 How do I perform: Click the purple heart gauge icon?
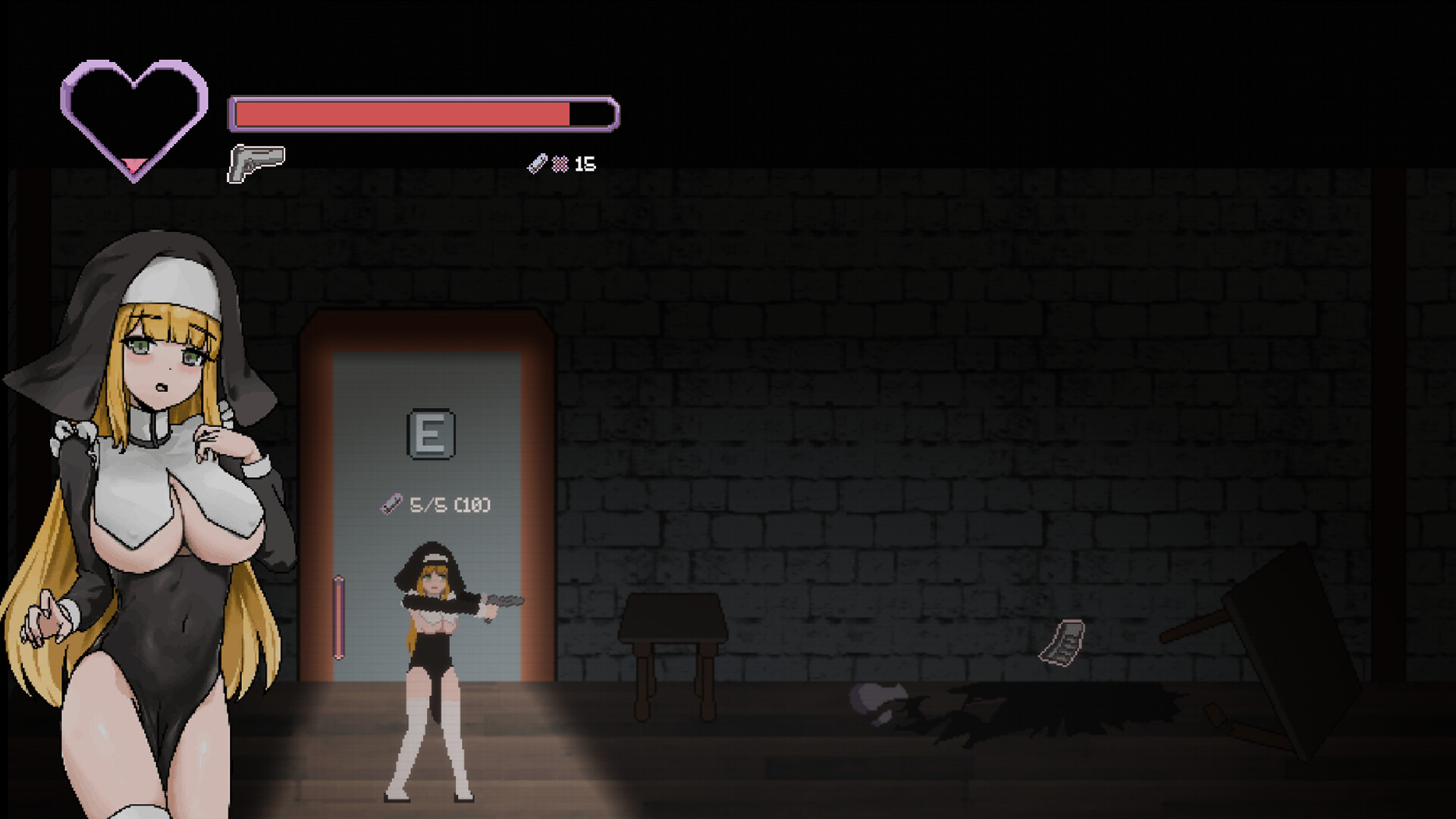[134, 119]
